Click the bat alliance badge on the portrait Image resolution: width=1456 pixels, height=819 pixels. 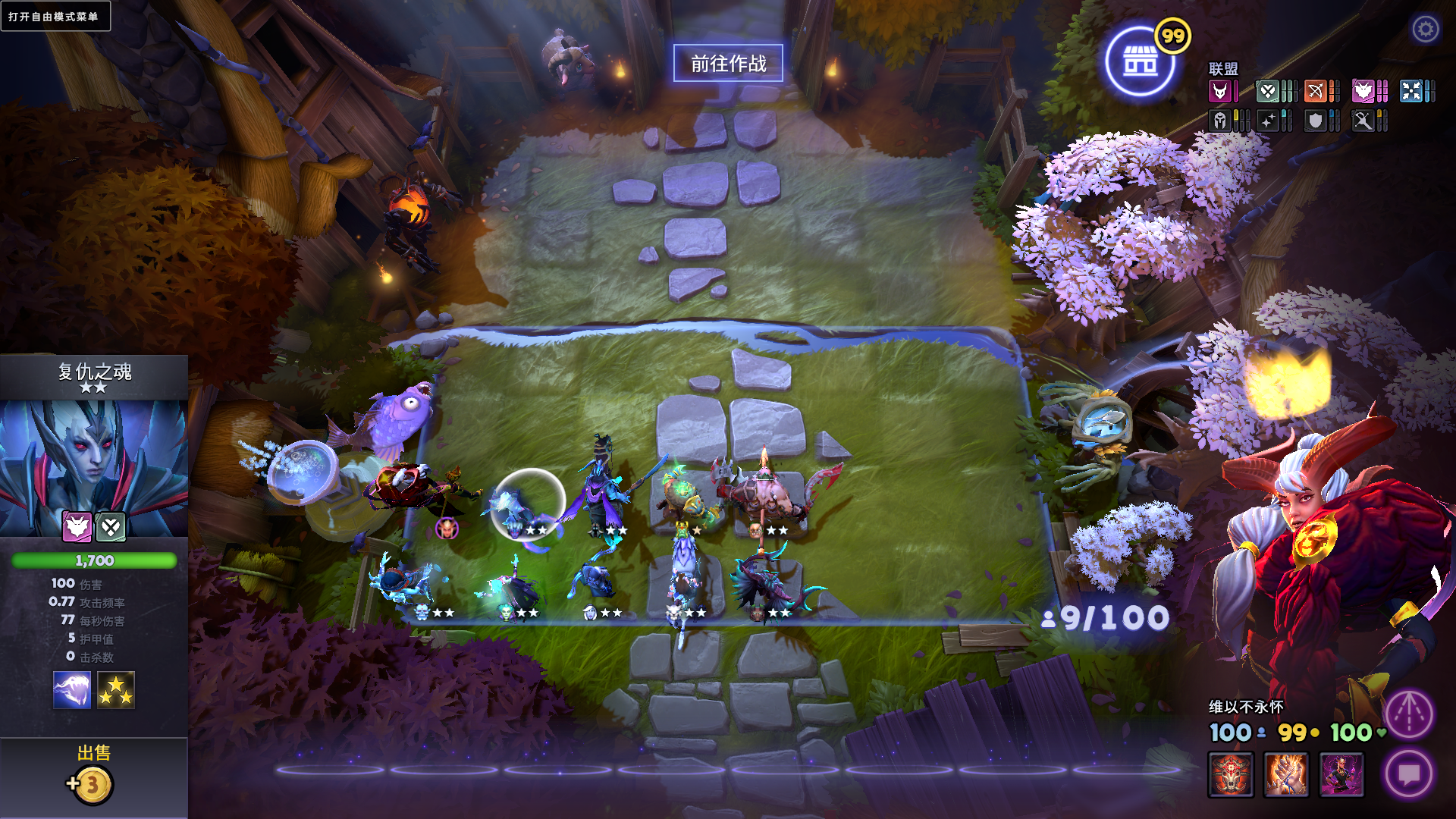[x=77, y=526]
